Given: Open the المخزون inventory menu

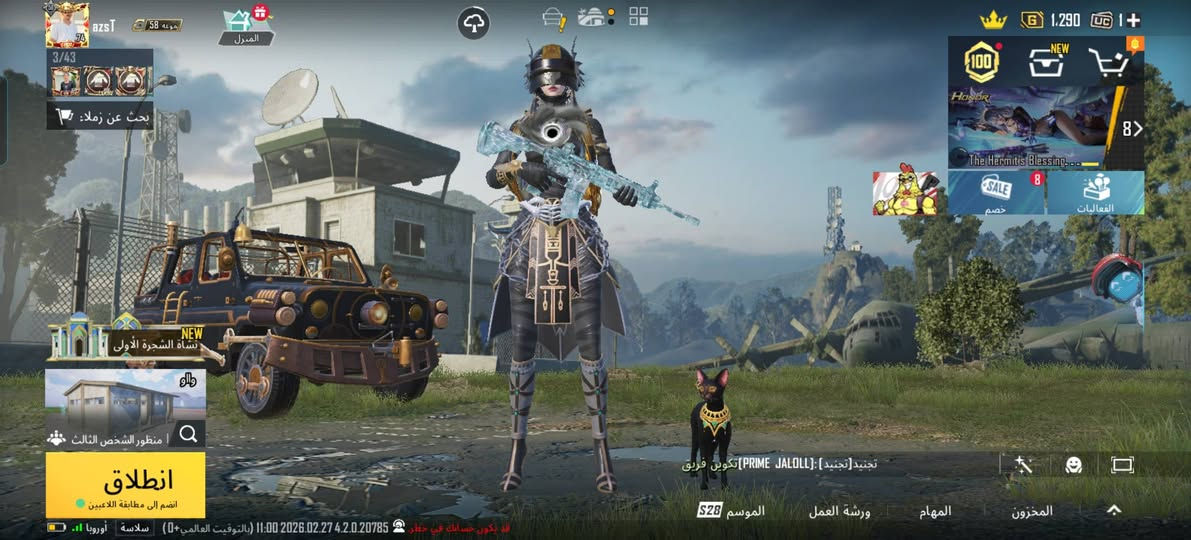Looking at the screenshot, I should 1031,511.
